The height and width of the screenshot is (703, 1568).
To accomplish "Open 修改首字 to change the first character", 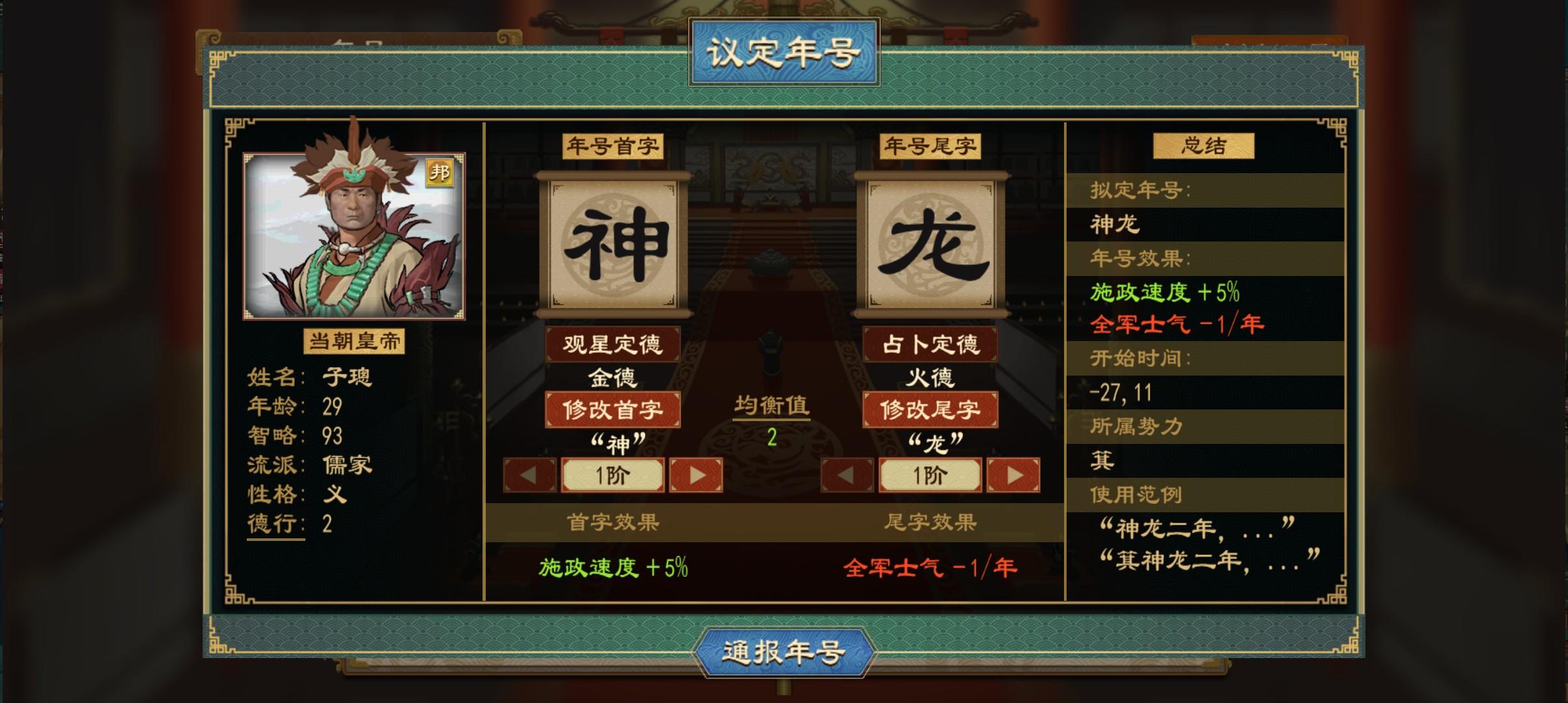I will [x=613, y=411].
